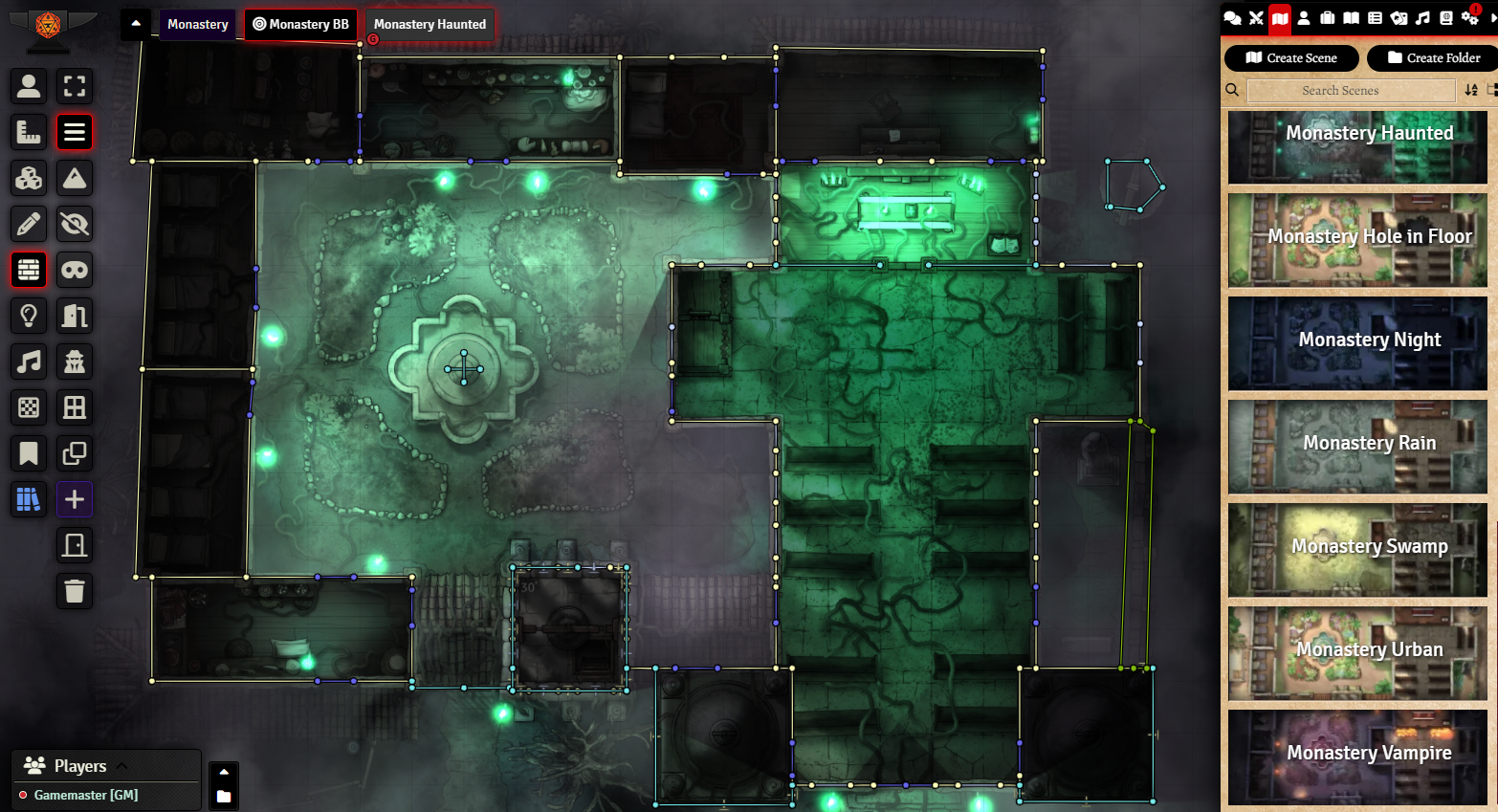Activate the ruler measurement controls

click(x=29, y=132)
